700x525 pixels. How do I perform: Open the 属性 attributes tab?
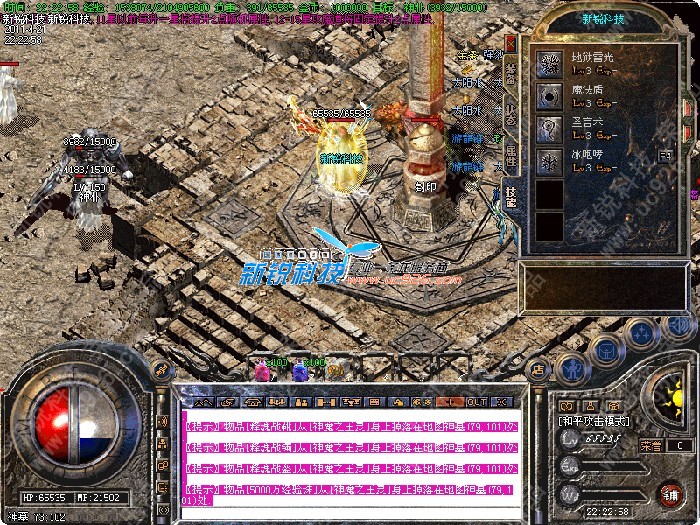(511, 153)
